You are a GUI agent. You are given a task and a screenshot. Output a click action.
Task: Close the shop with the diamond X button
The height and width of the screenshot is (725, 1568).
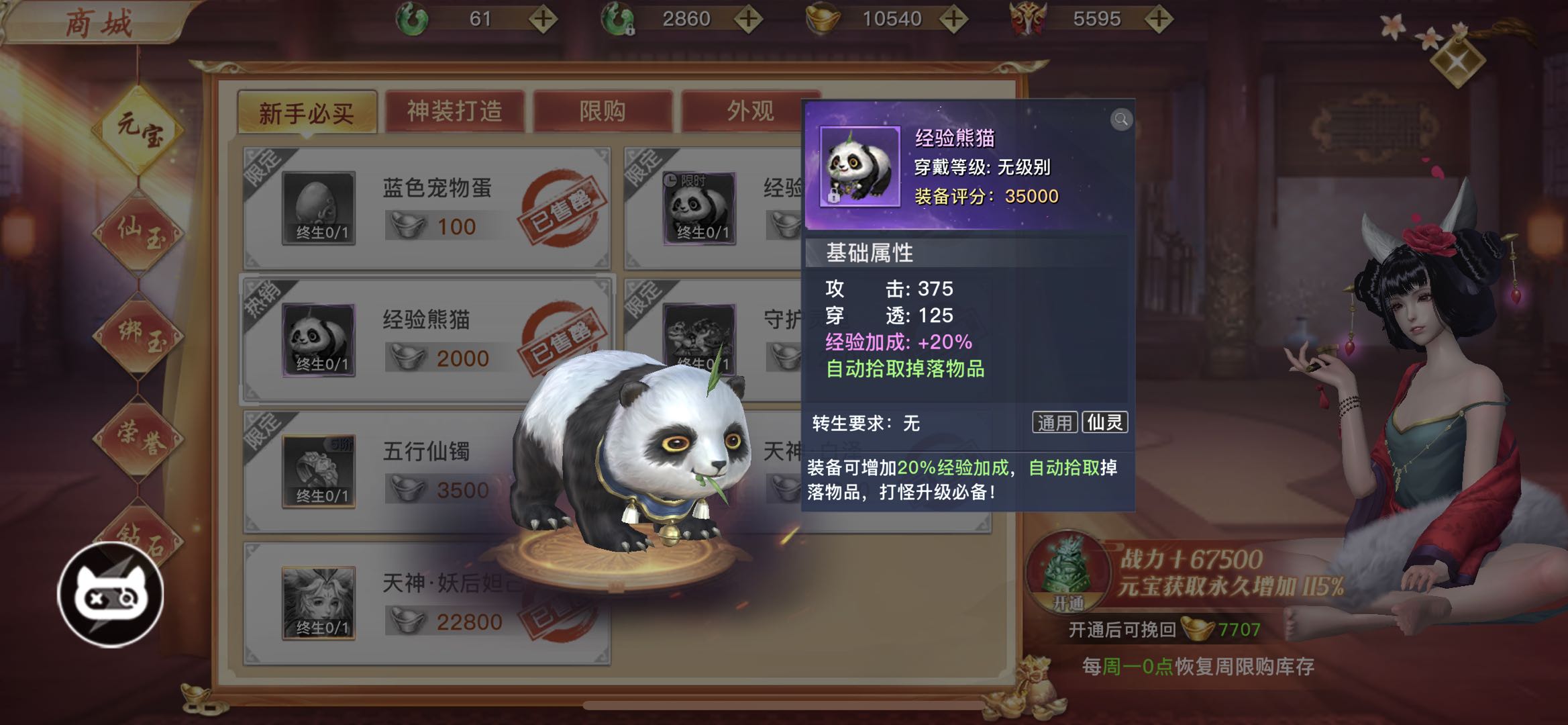[x=1457, y=62]
